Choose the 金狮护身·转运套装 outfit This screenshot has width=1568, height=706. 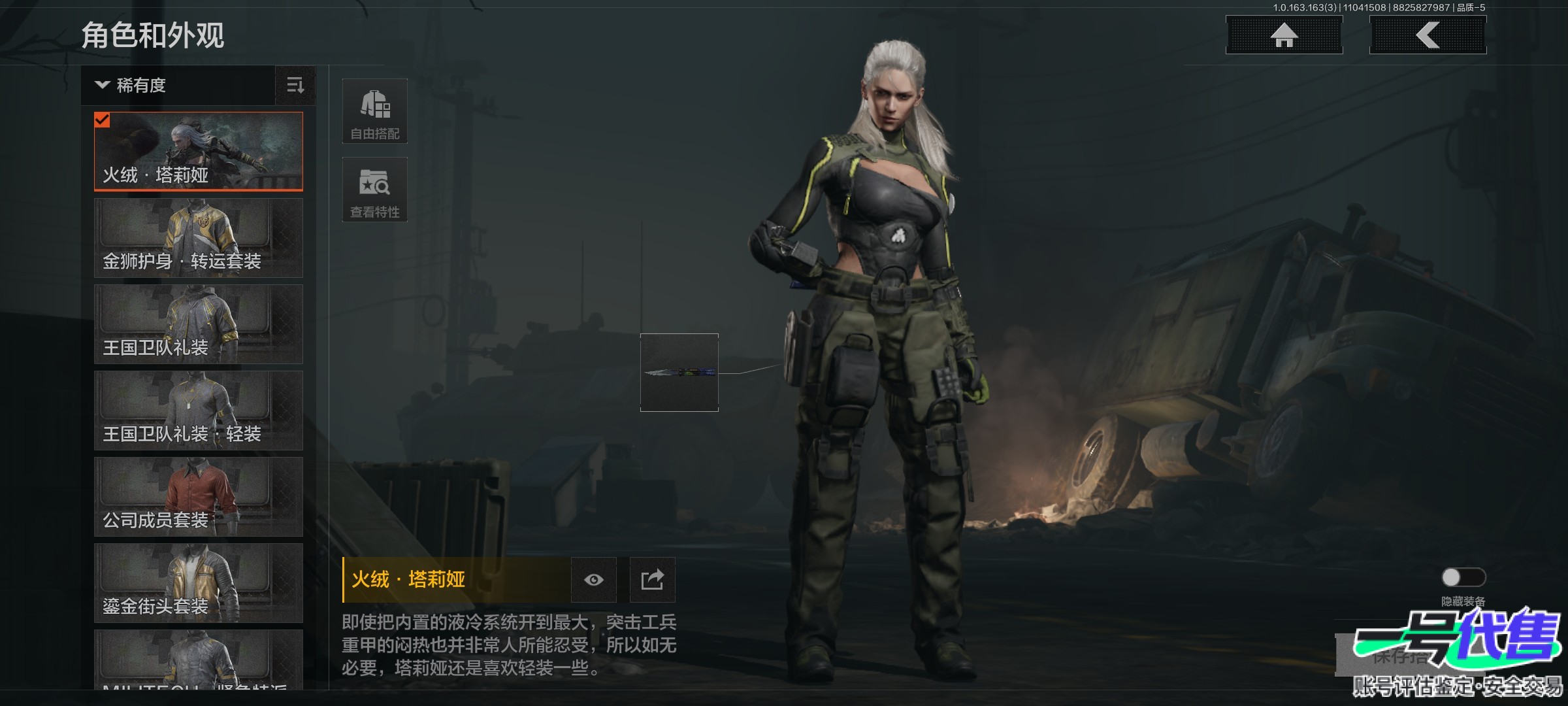pyautogui.click(x=199, y=238)
